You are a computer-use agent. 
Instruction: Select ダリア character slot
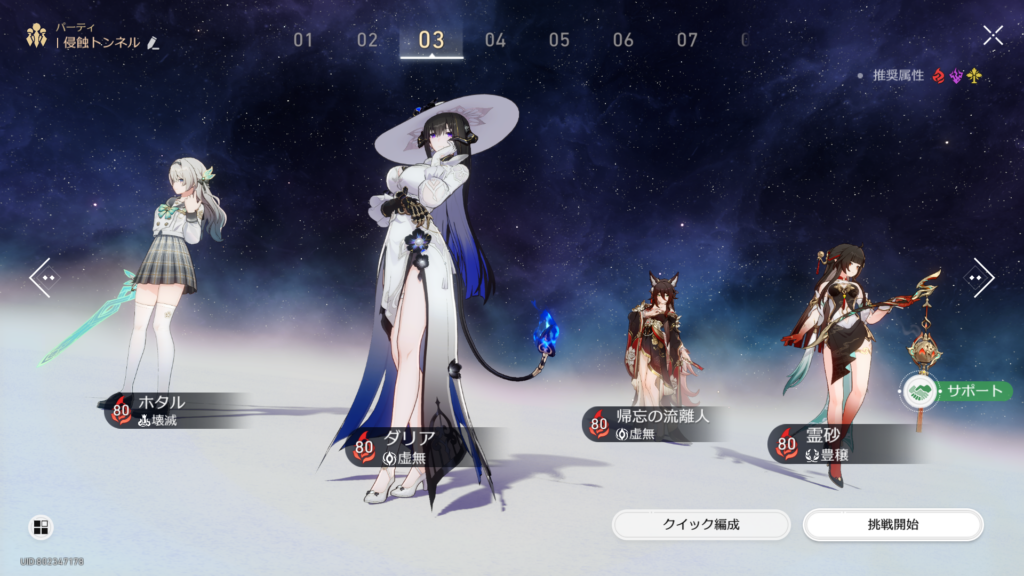[x=430, y=300]
